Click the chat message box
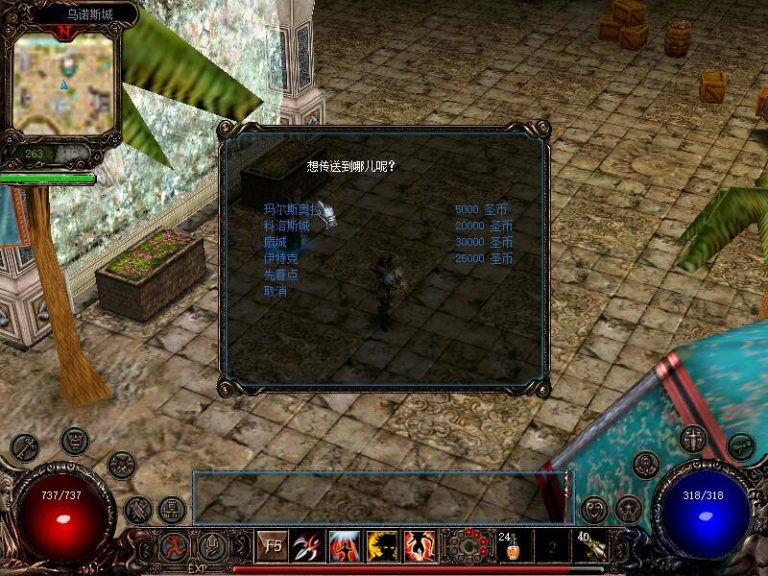Screen dimensions: 768x576 381,496
